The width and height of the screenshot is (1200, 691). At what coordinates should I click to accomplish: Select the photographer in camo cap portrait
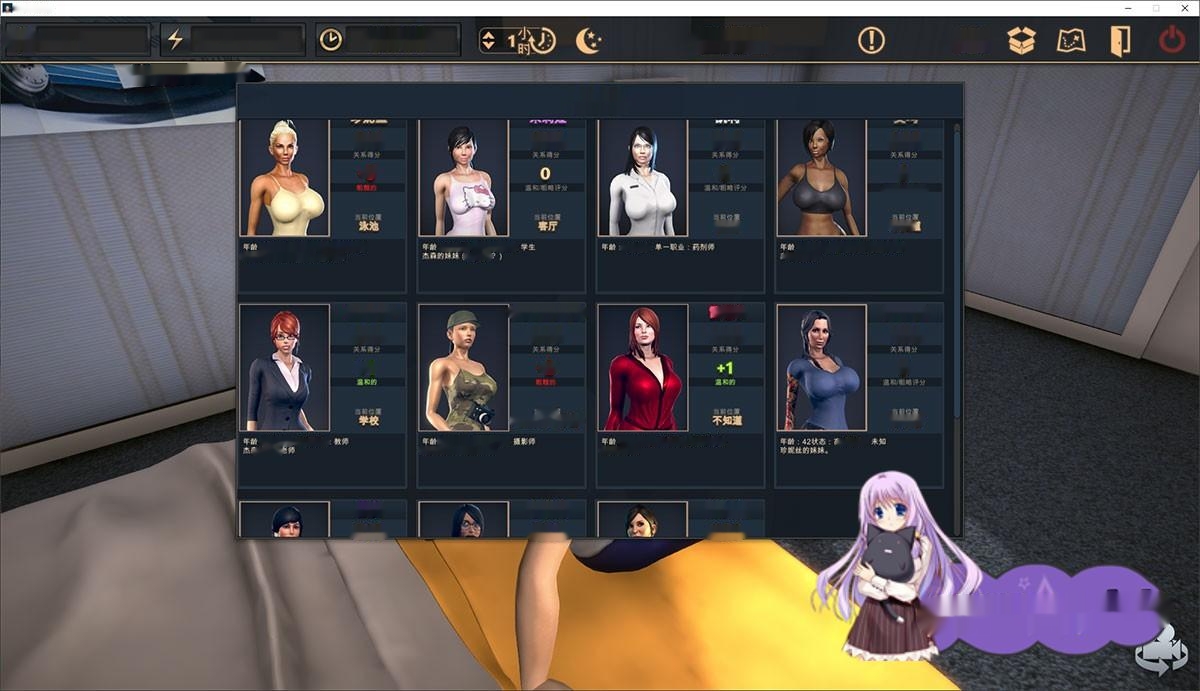pyautogui.click(x=463, y=367)
